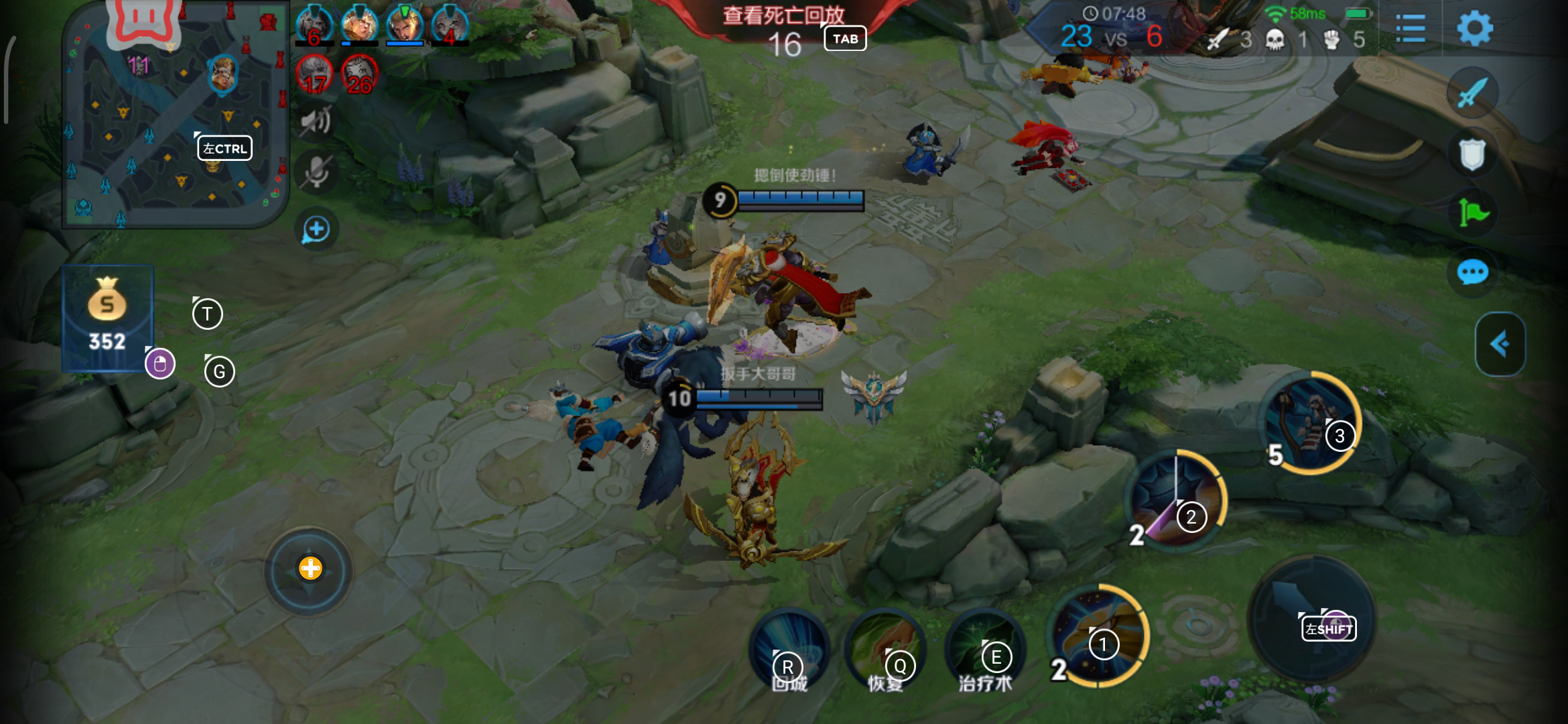Click the yellow plus upgrade button
The image size is (1568, 724).
pos(310,568)
